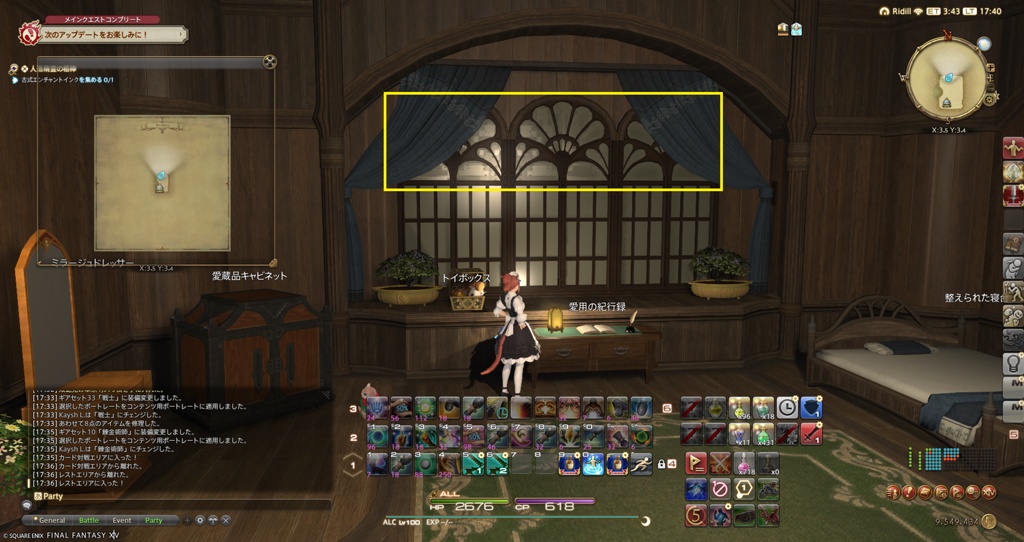Activate the sprint running figure action
1024x542 pixels.
[x=640, y=463]
